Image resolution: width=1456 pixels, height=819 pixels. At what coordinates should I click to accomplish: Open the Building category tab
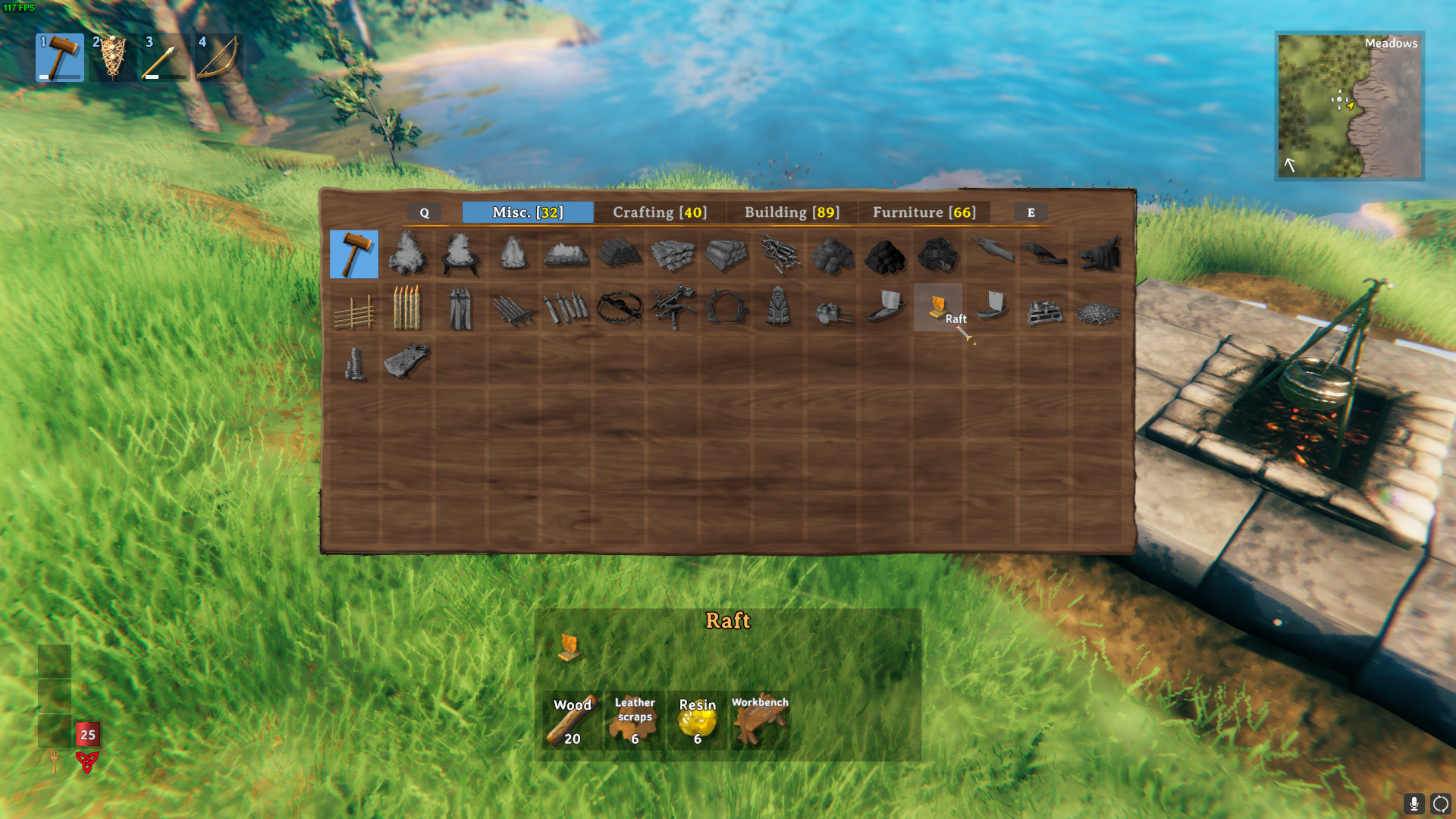tap(792, 212)
